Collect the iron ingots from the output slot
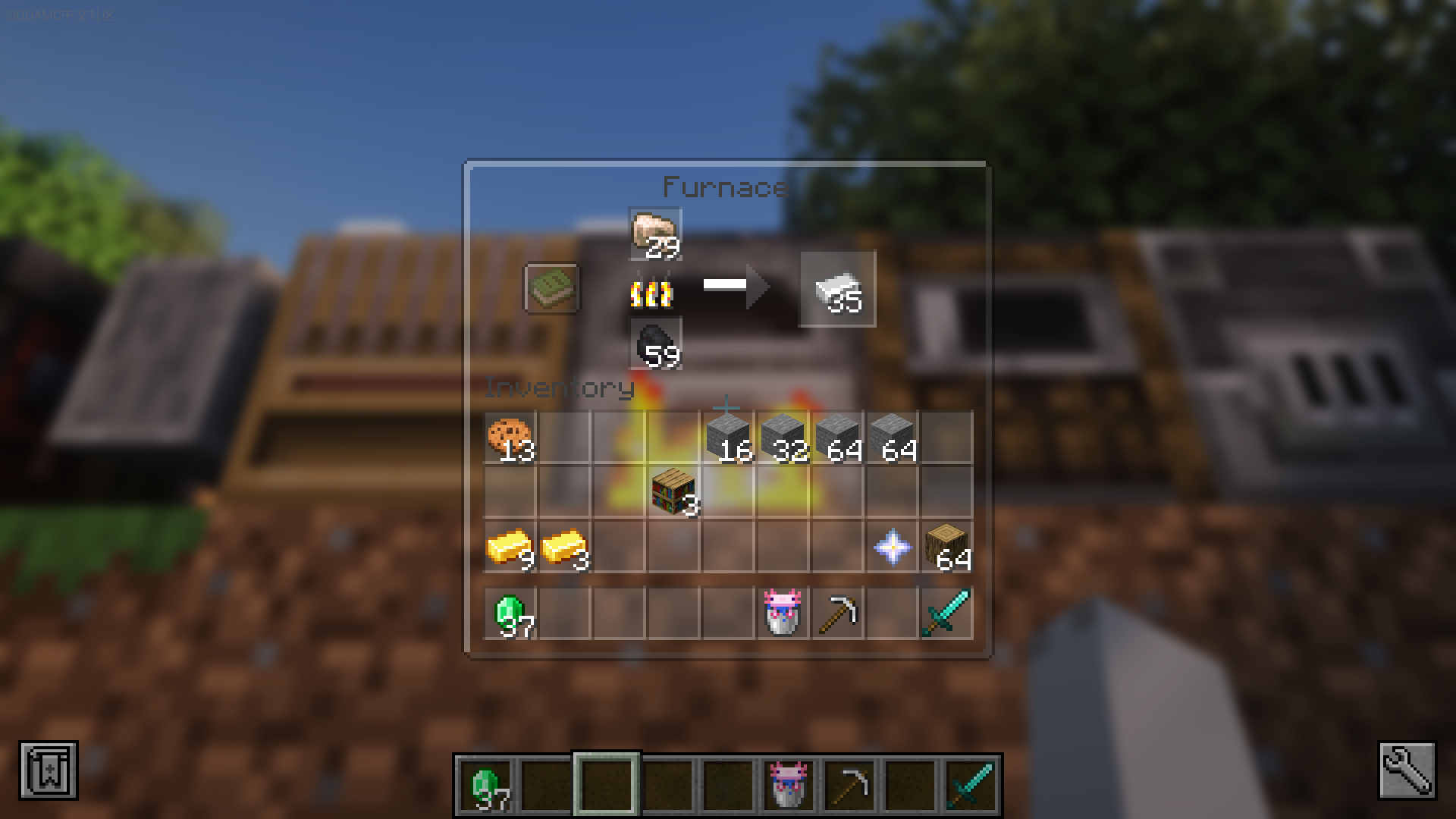This screenshot has height=819, width=1456. (x=838, y=289)
